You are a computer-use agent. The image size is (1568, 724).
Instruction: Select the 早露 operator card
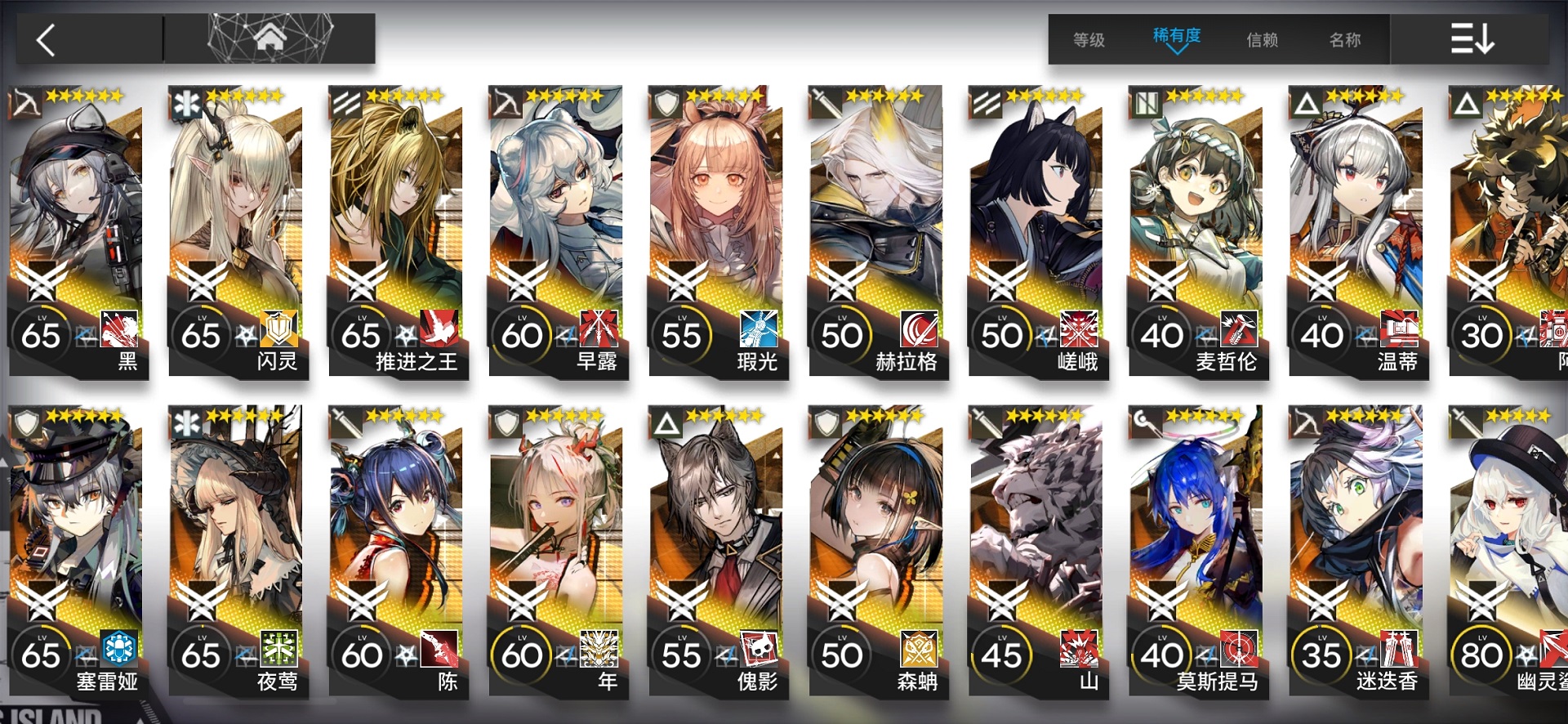558,233
